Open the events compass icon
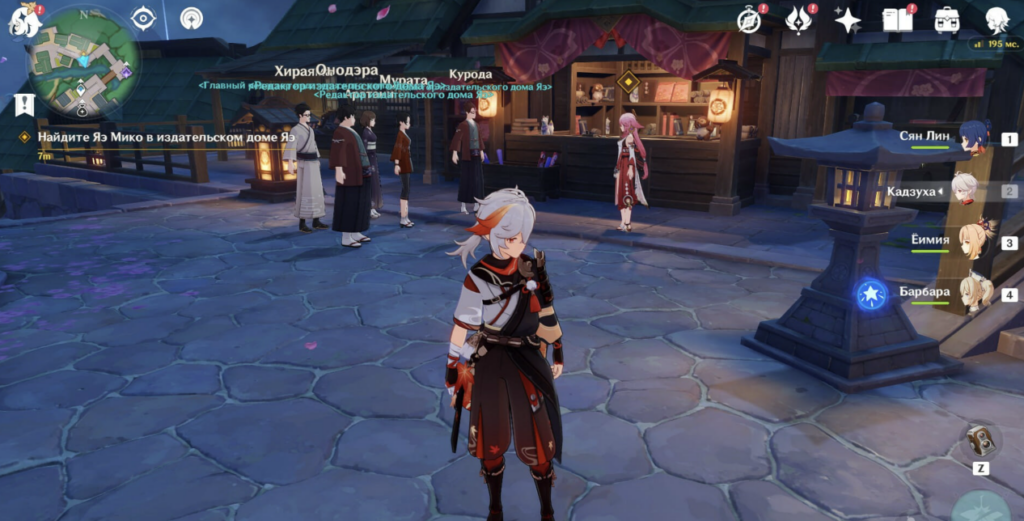Viewport: 1024px width, 521px height. 750,19
